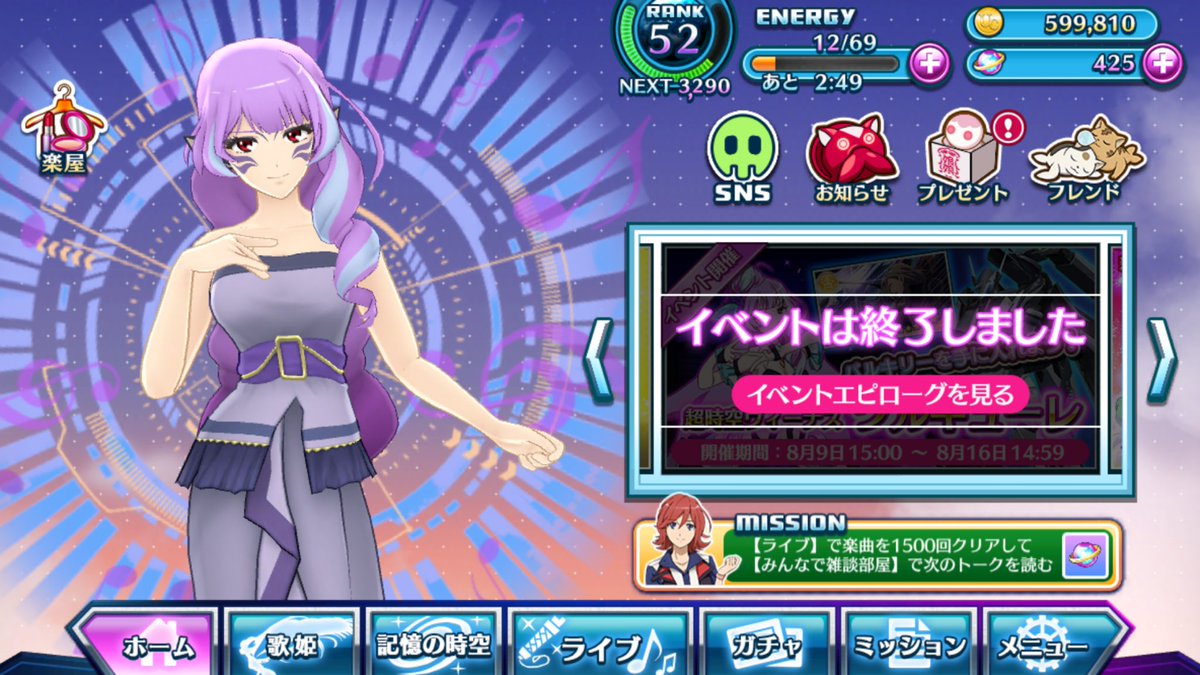Buy more planet gems with the plus button

[1161, 63]
